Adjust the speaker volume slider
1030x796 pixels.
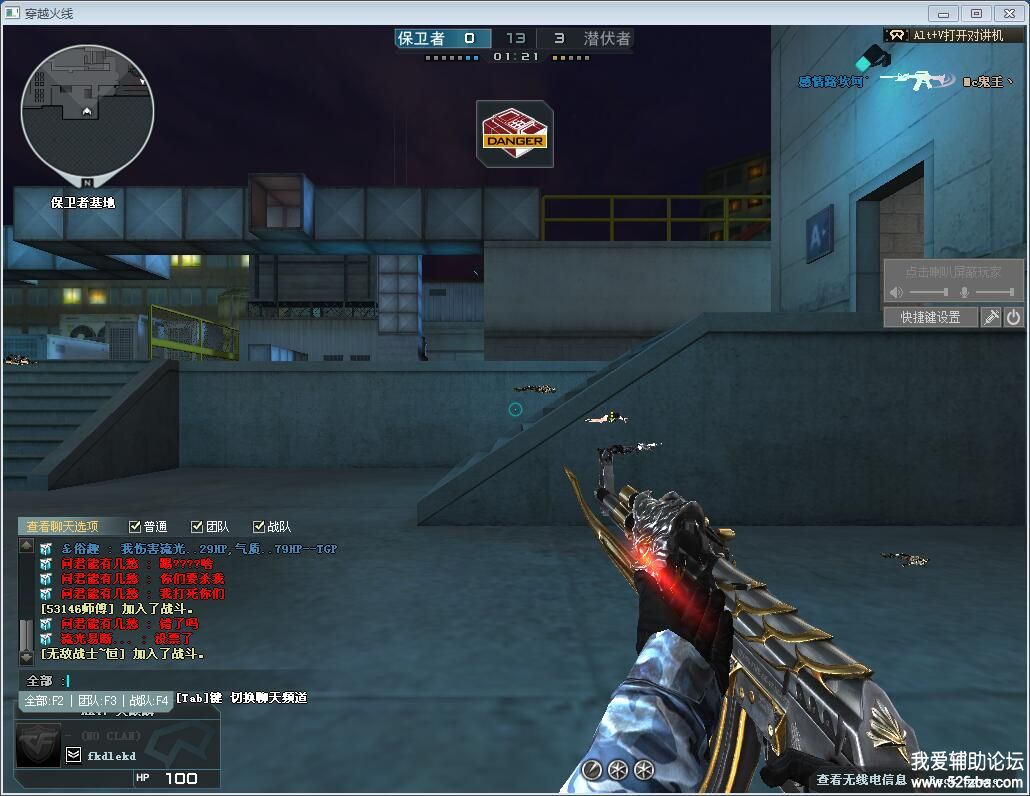pos(929,292)
